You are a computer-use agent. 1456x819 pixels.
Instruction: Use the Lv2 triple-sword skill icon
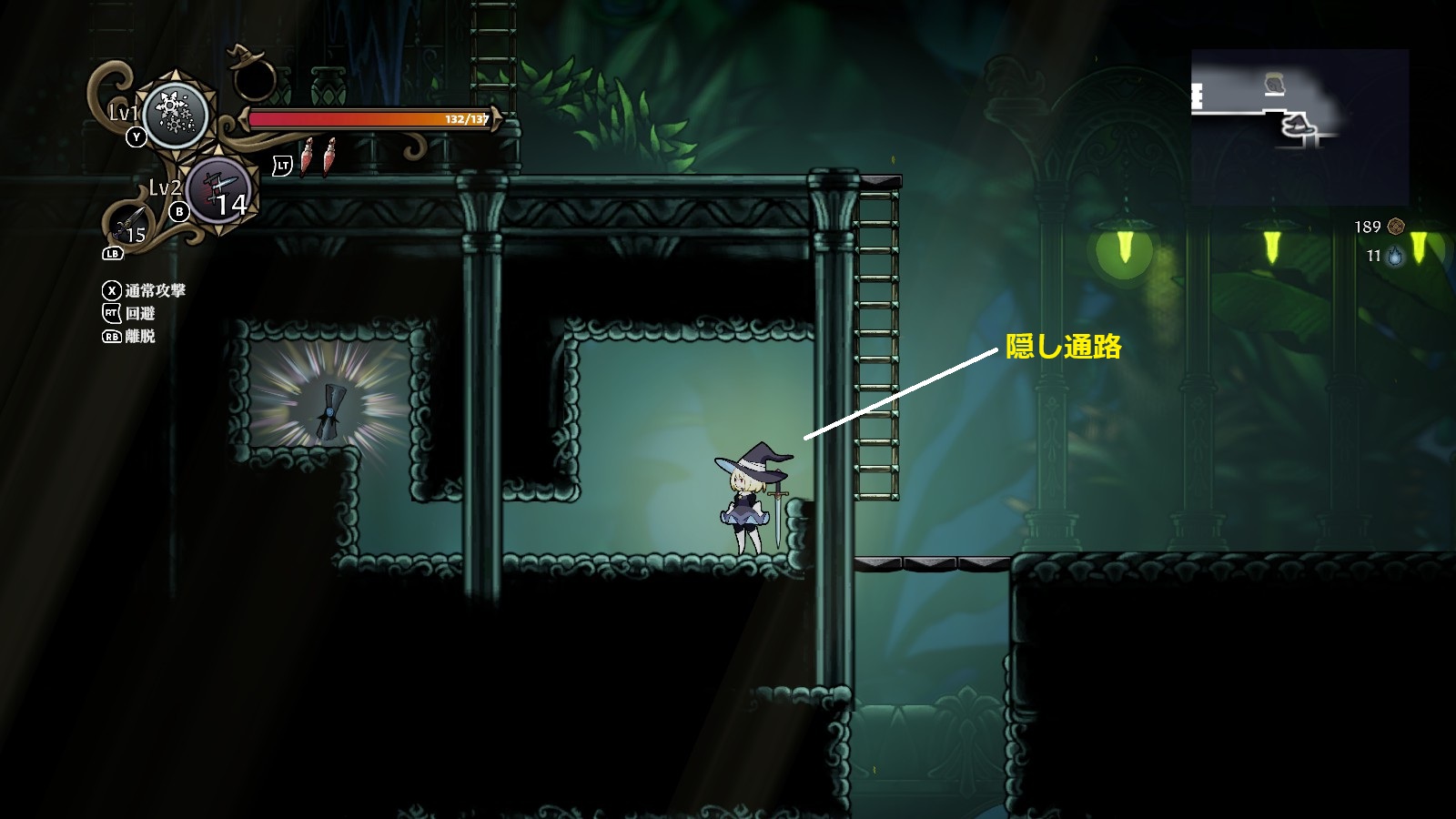[219, 193]
